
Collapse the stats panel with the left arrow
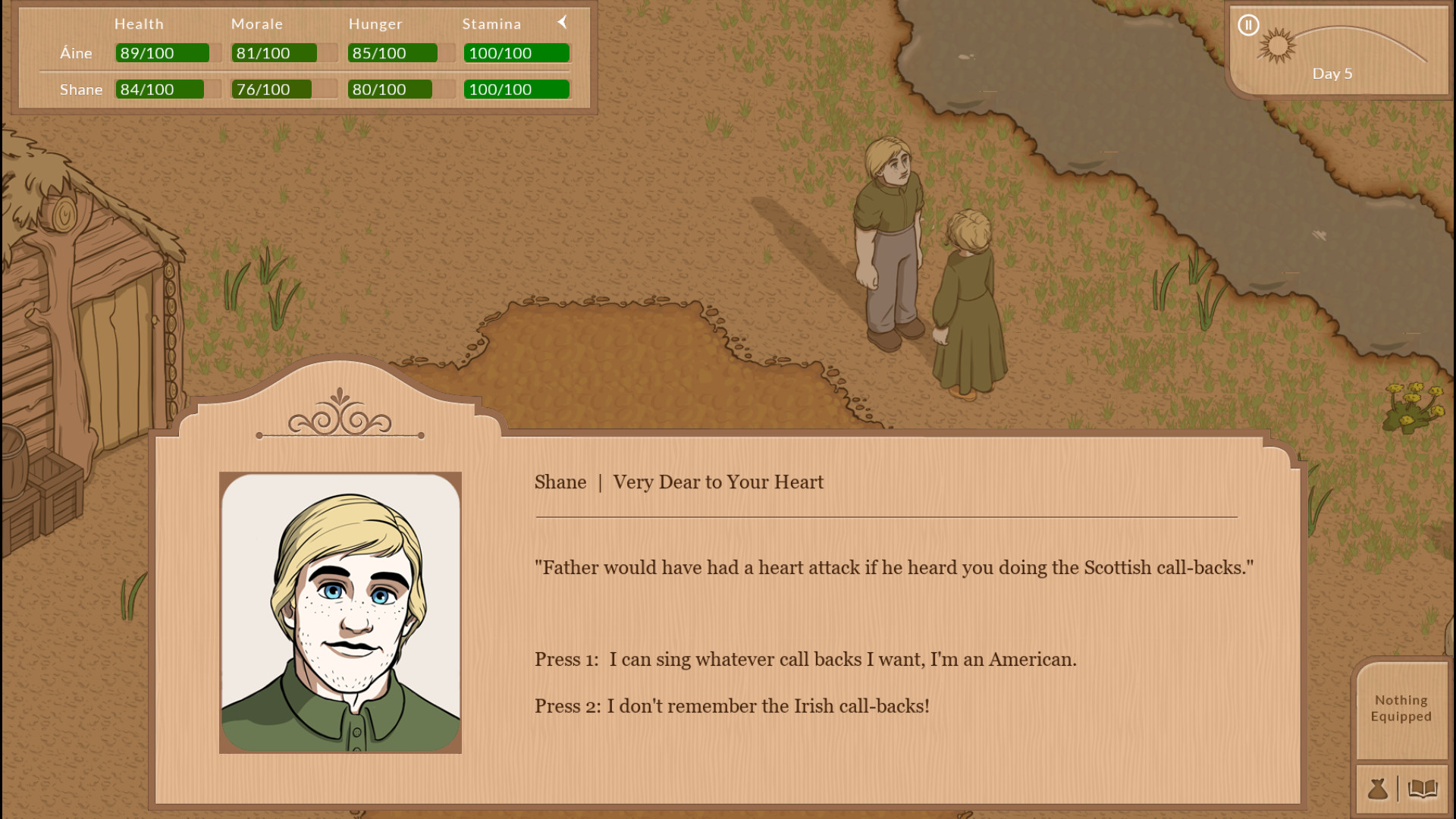tap(561, 22)
